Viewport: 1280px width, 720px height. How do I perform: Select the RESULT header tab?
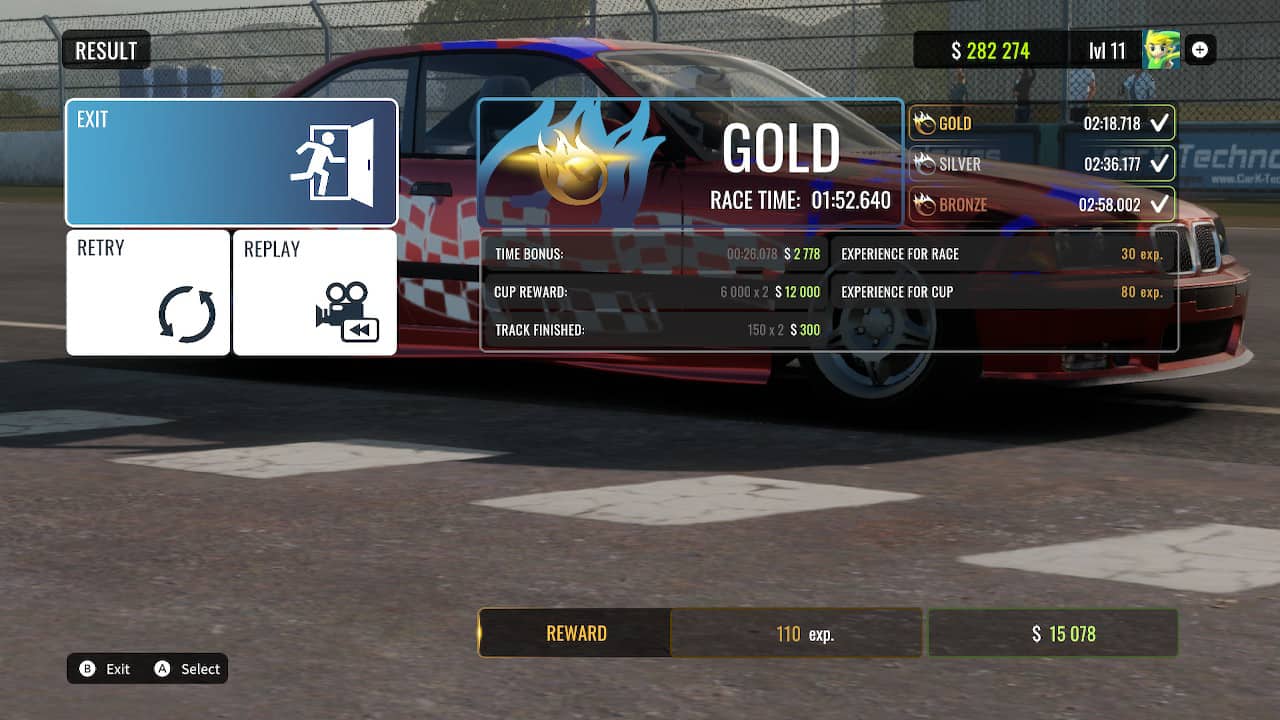click(105, 50)
